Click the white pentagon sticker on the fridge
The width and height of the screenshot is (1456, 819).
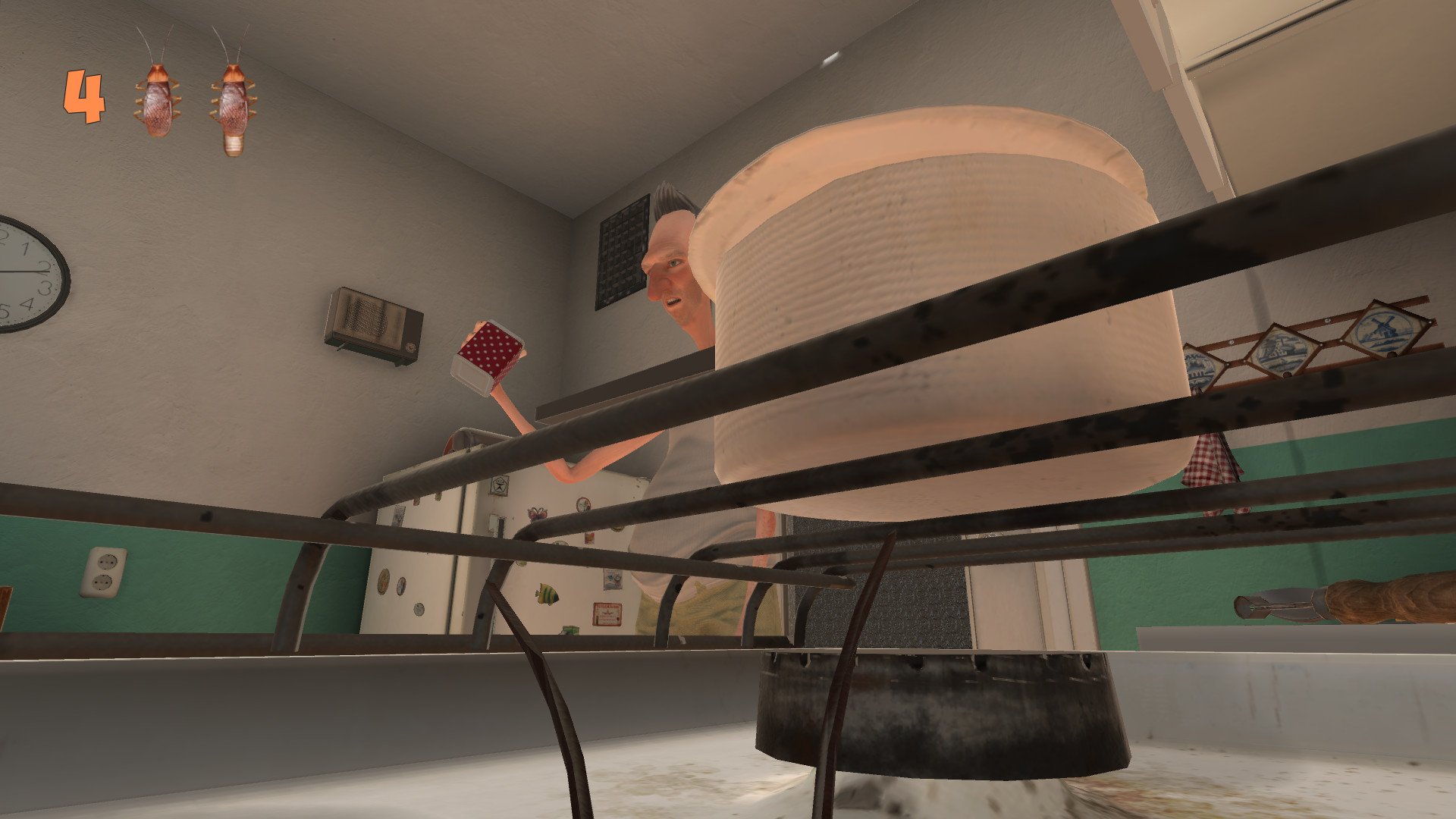click(x=500, y=485)
